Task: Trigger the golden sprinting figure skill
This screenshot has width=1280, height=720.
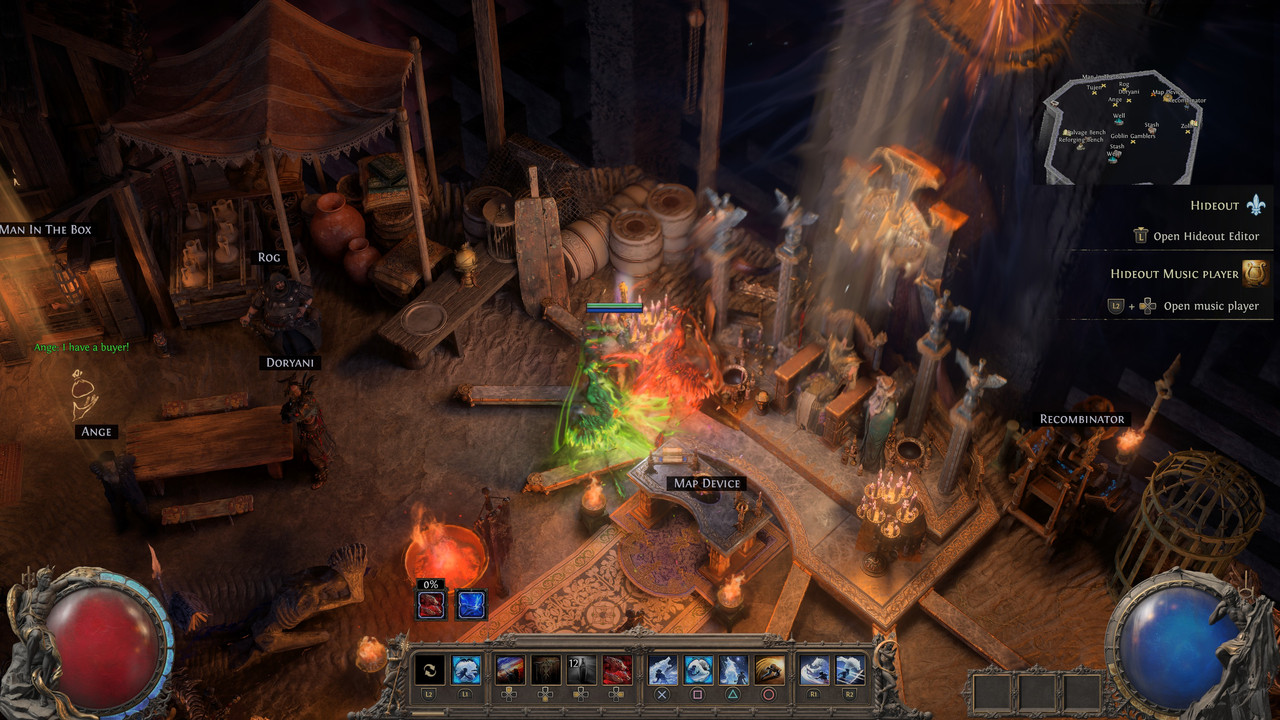Action: coord(768,670)
